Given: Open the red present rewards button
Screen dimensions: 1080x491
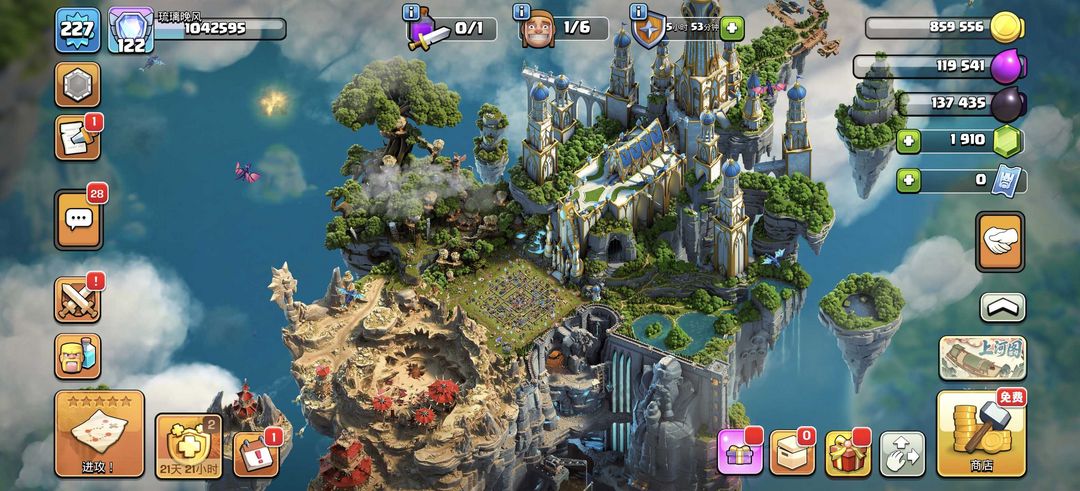Looking at the screenshot, I should tap(848, 453).
